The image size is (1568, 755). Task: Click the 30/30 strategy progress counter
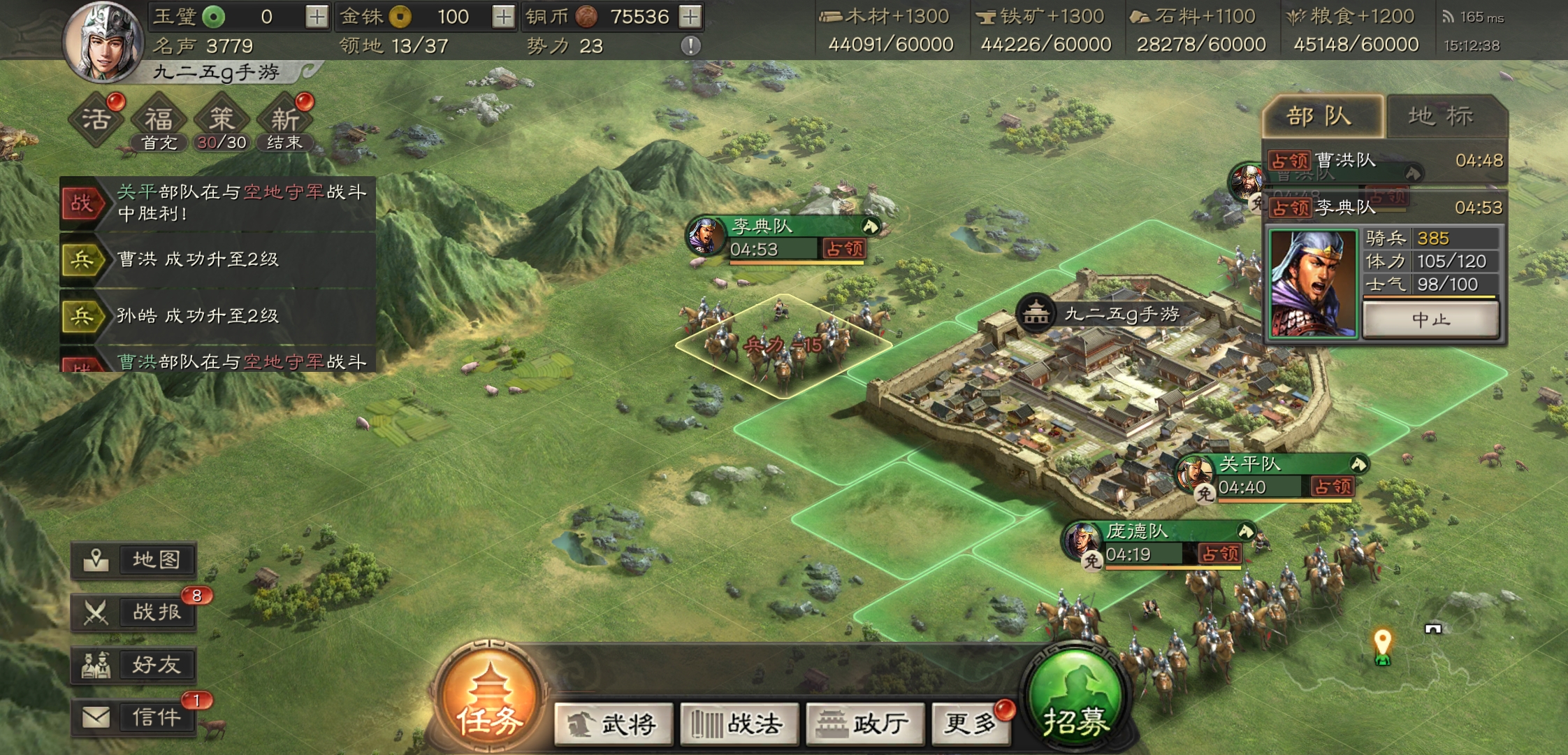[223, 143]
